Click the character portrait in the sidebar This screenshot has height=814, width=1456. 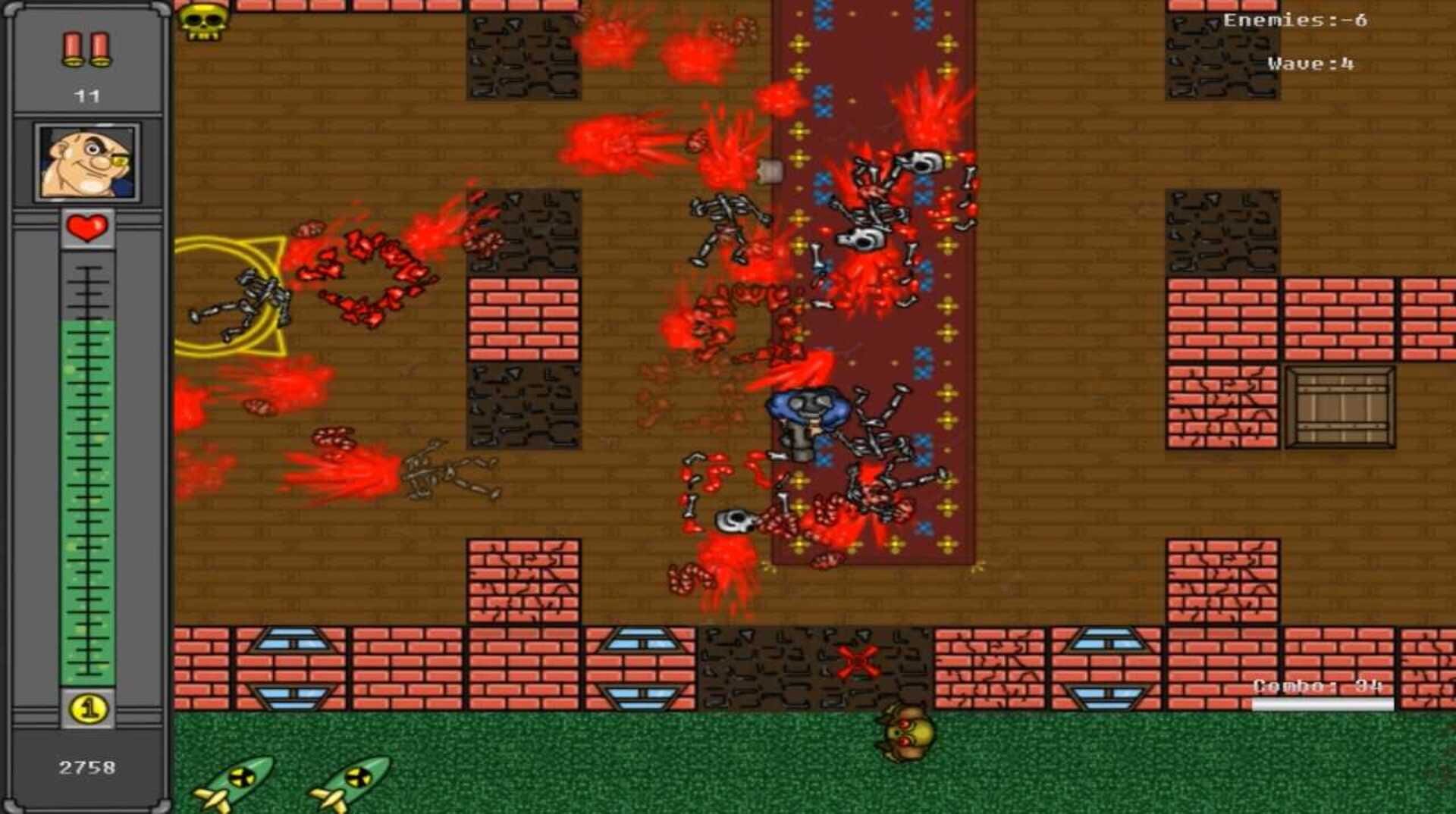87,160
